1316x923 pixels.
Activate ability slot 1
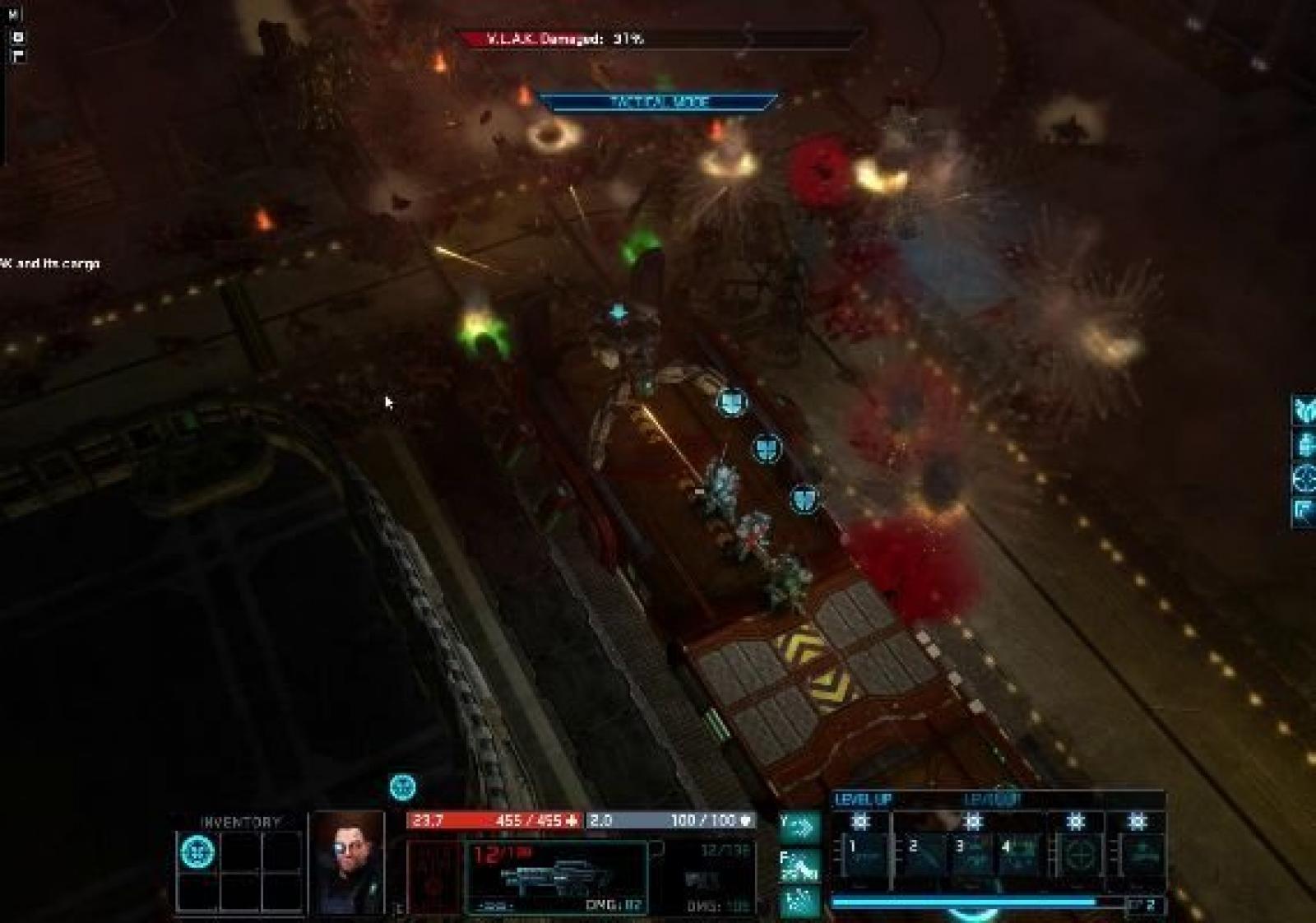click(861, 856)
